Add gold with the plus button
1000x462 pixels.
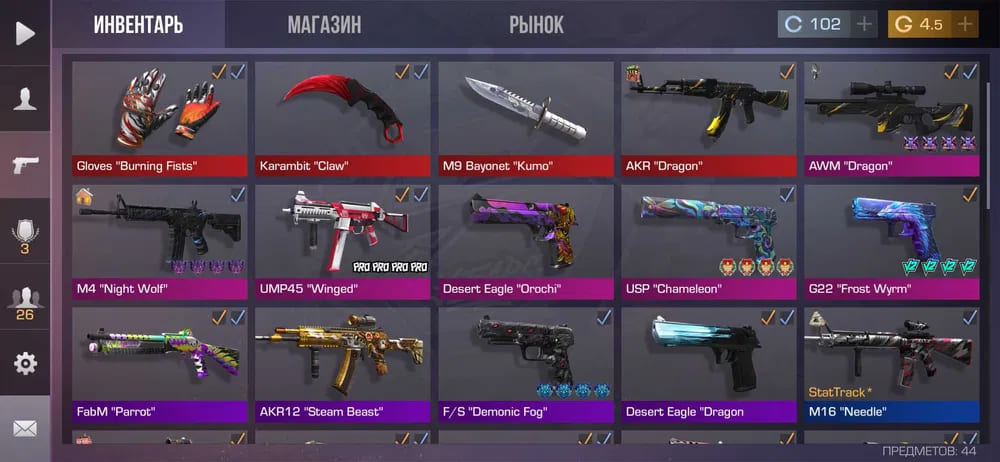tap(965, 24)
